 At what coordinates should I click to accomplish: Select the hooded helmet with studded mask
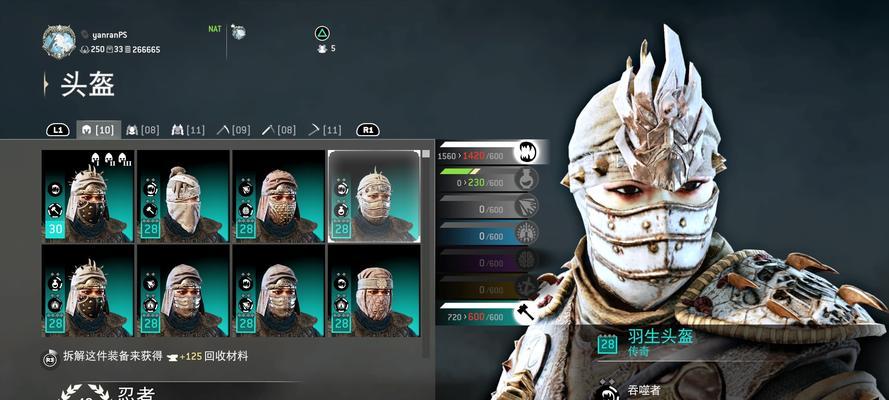[x=278, y=196]
